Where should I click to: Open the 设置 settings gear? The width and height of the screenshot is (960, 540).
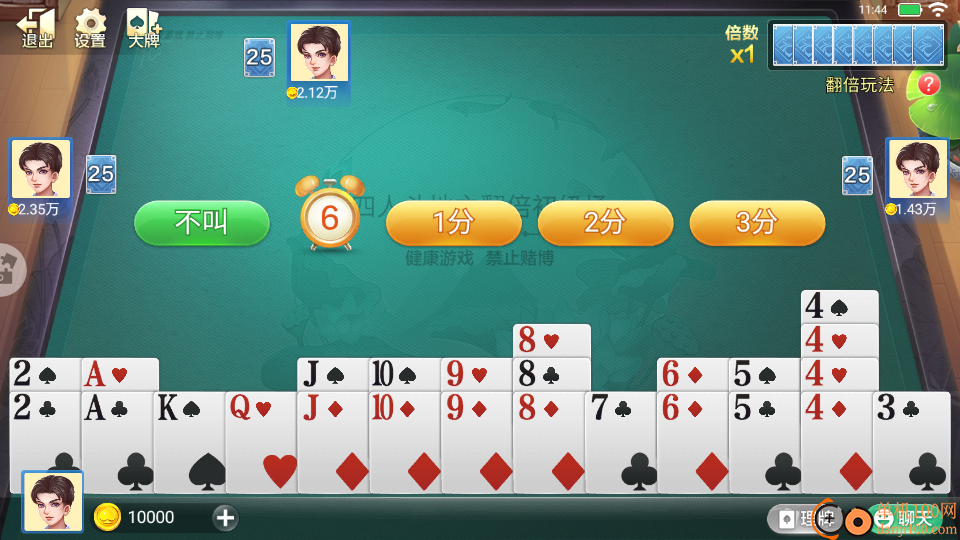tap(90, 28)
